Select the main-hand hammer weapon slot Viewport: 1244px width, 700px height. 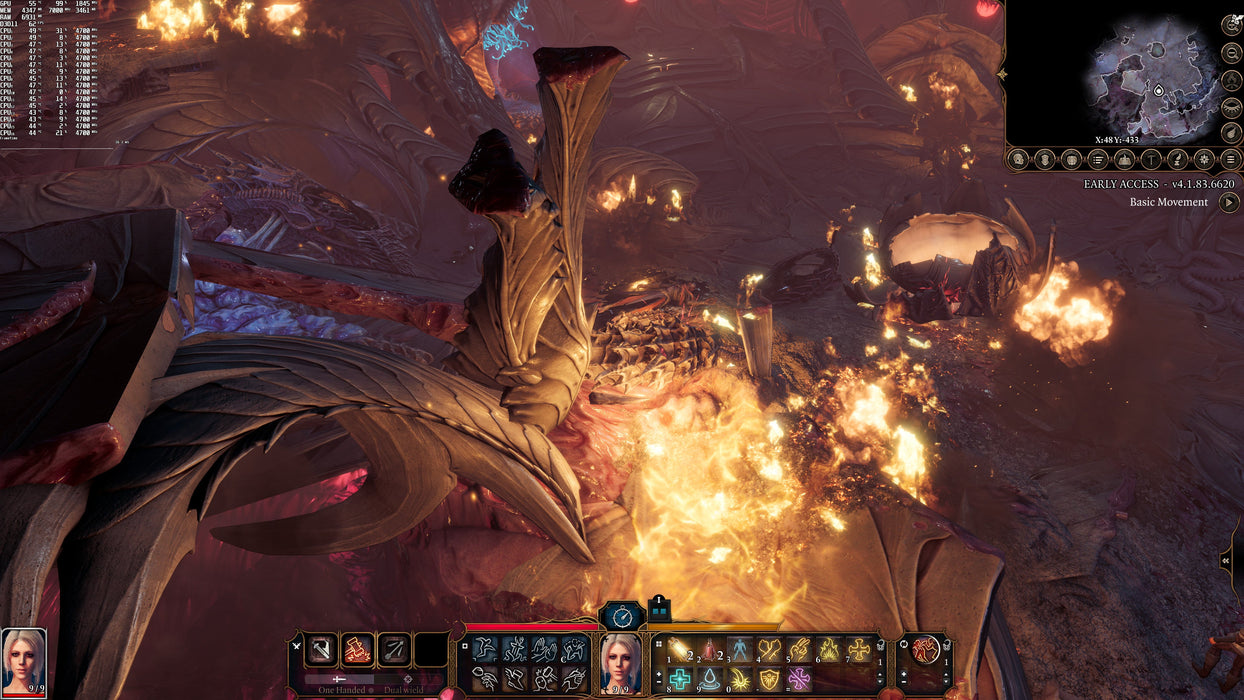click(x=322, y=649)
